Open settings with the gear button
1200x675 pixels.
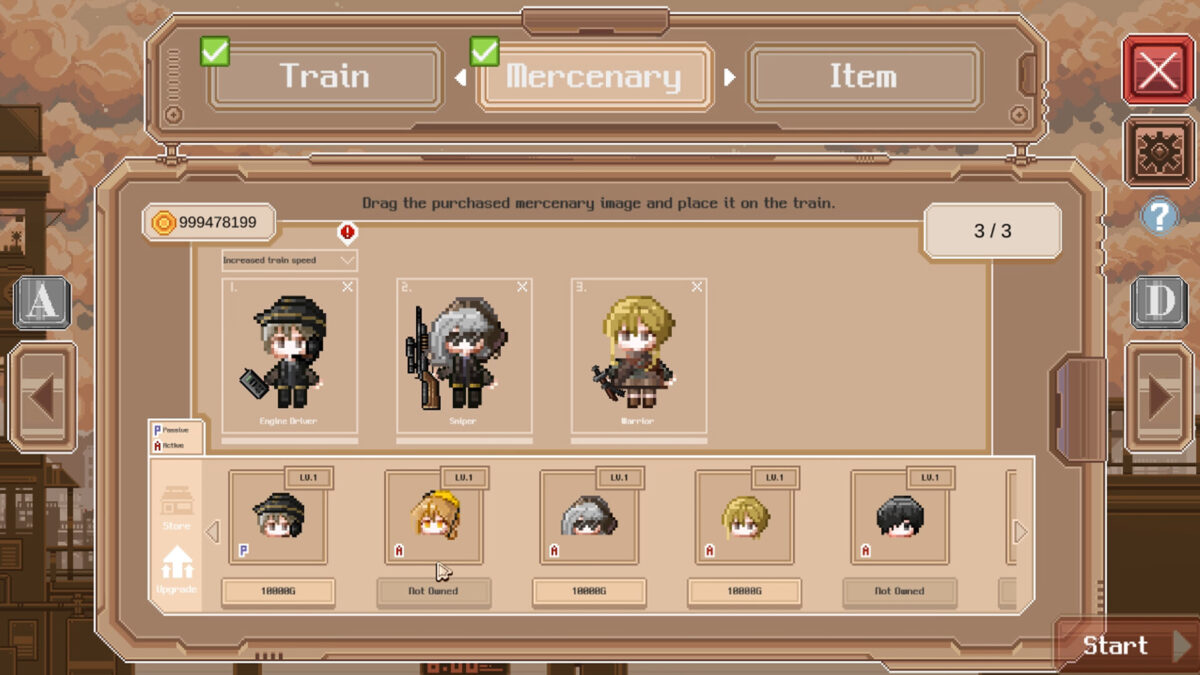pos(1158,151)
